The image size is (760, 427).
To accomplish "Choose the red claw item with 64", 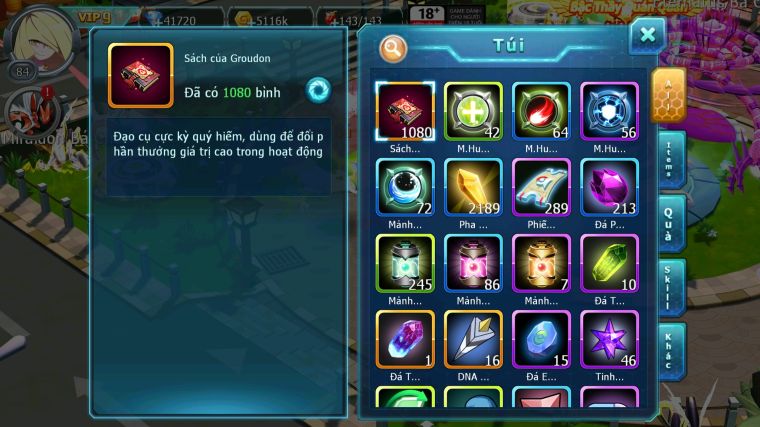I will click(541, 110).
